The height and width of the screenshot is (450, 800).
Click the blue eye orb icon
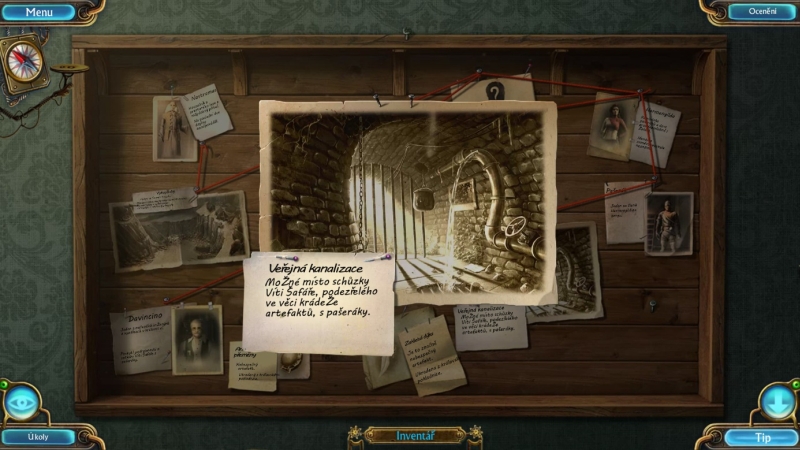[x=21, y=402]
